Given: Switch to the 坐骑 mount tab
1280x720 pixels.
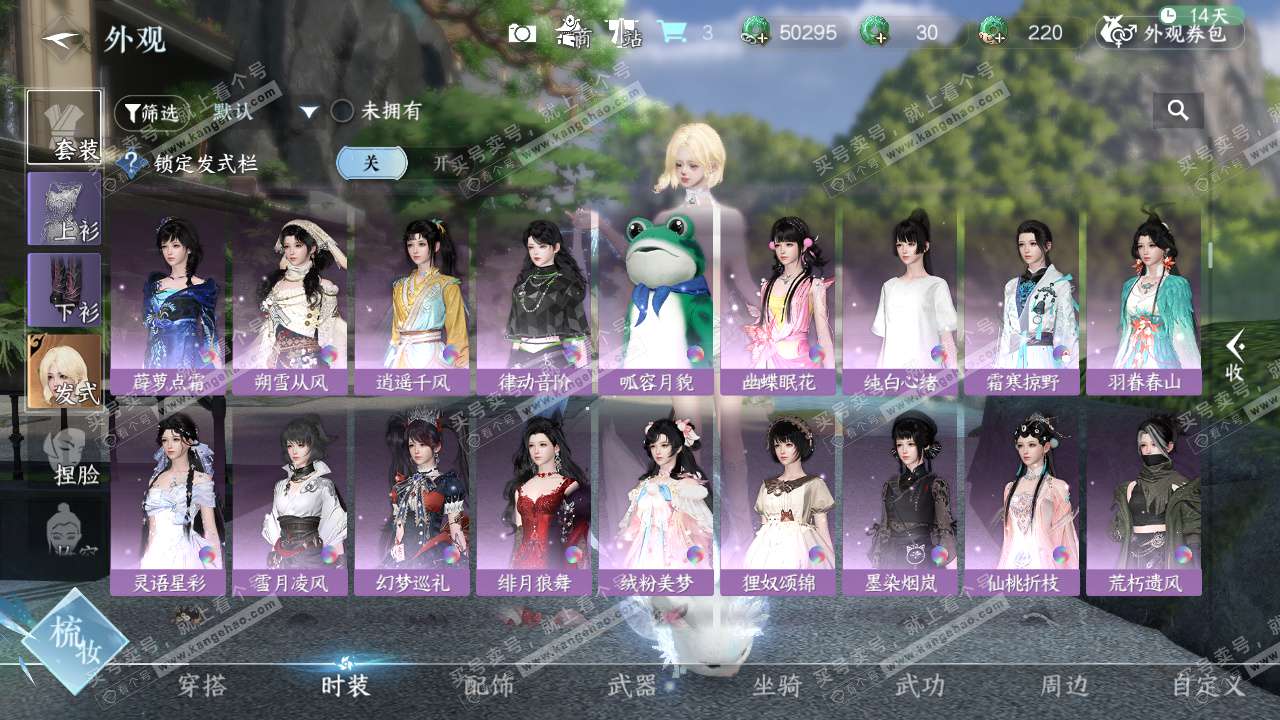Looking at the screenshot, I should 777,685.
